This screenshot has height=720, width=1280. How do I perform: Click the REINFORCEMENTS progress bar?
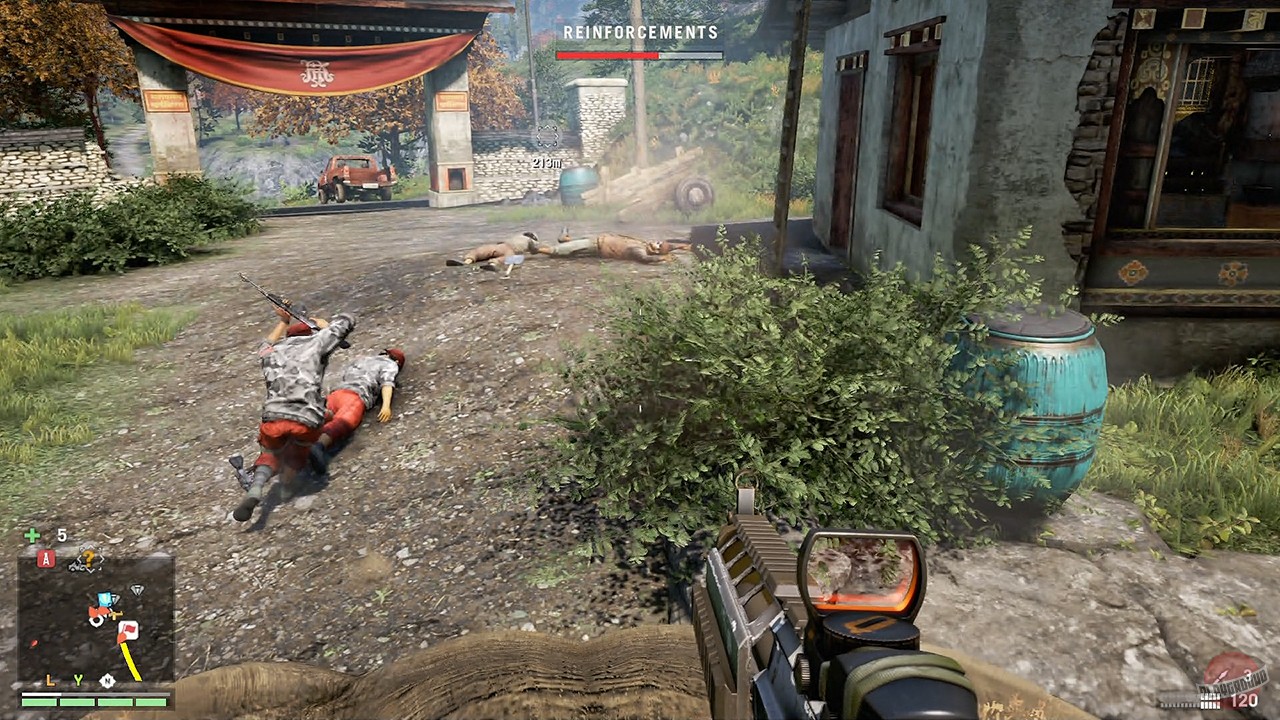pos(640,55)
